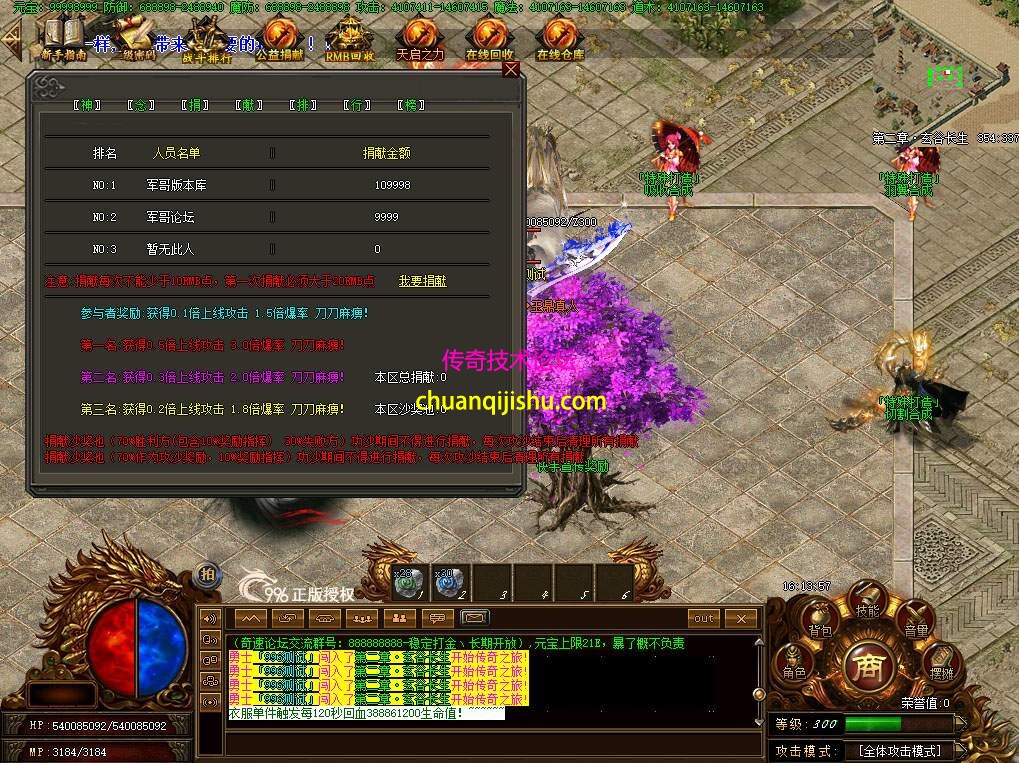Open the 技能 skills button
Image resolution: width=1019 pixels, height=763 pixels.
coord(867,604)
